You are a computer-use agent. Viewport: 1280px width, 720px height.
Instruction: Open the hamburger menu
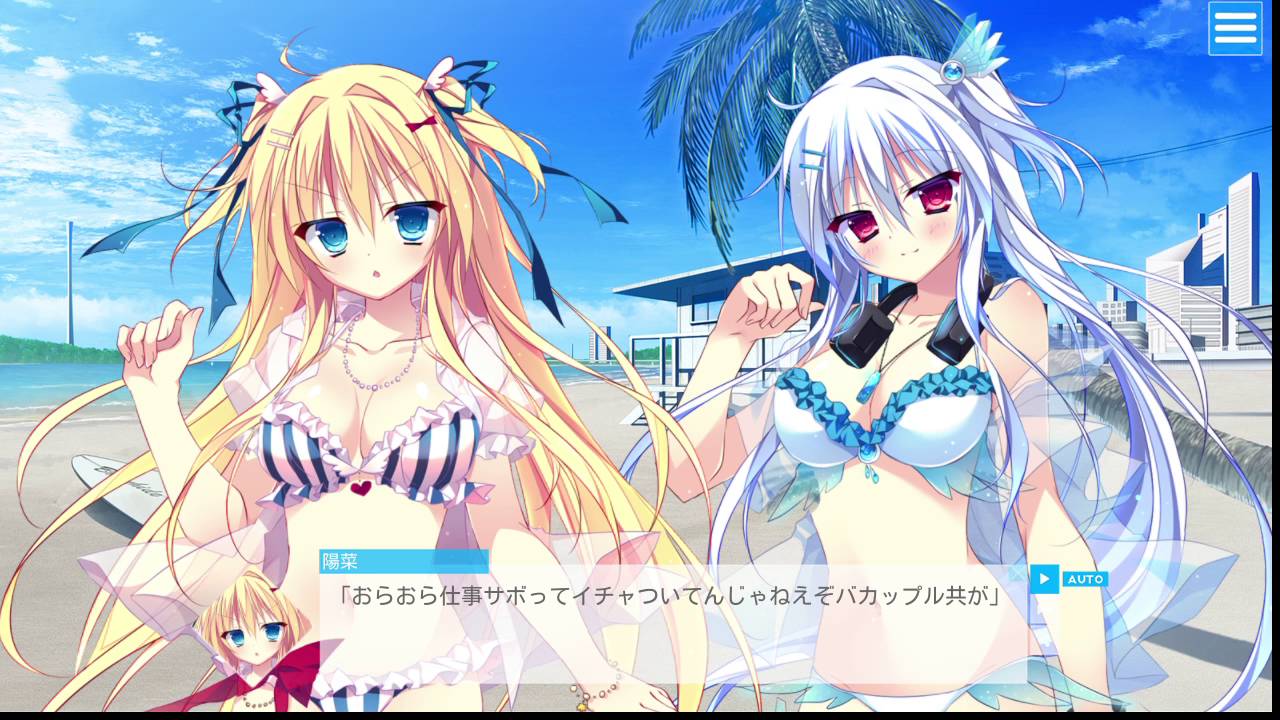[x=1235, y=28]
